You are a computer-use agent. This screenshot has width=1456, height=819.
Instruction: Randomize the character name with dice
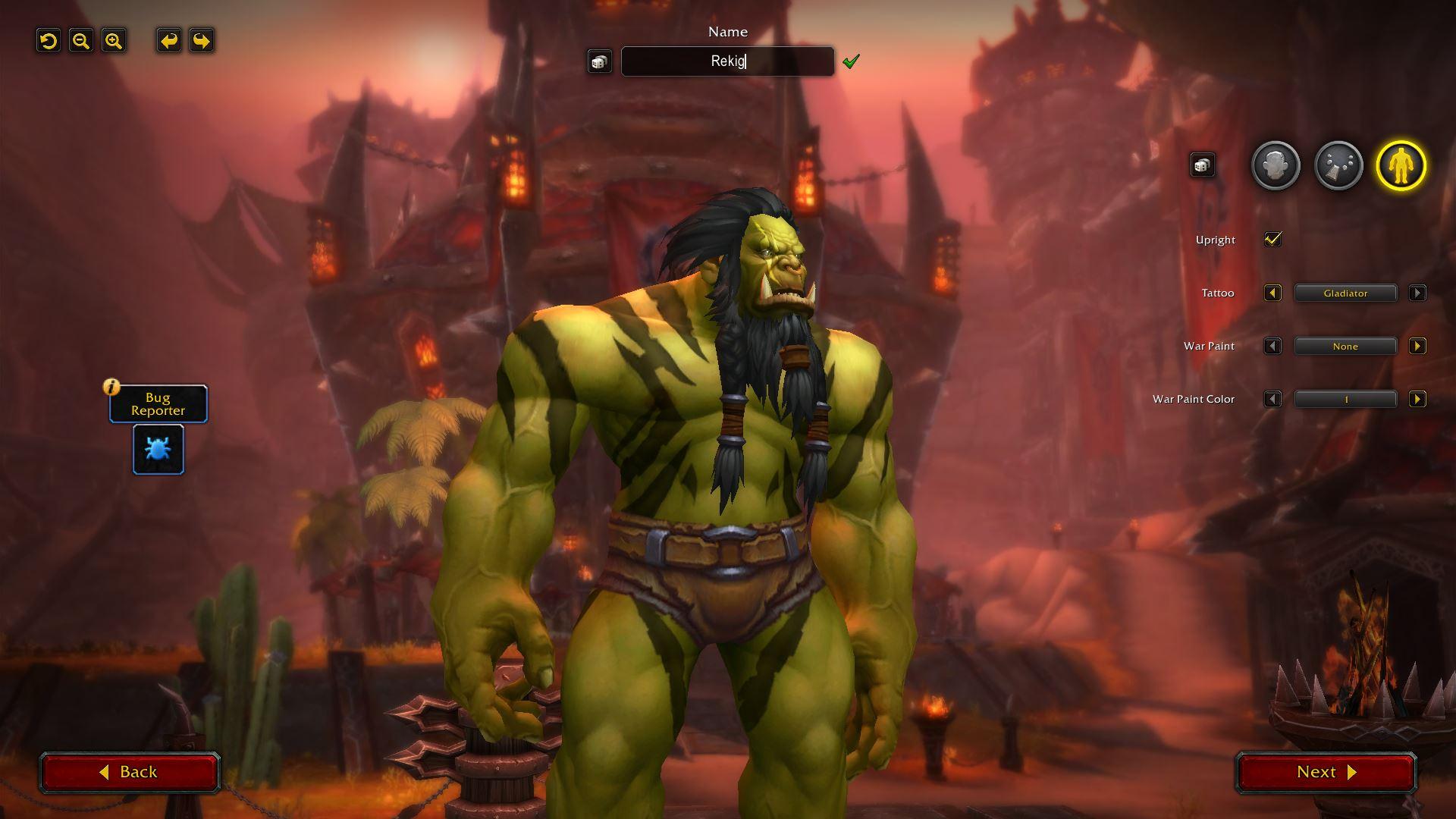tap(599, 61)
